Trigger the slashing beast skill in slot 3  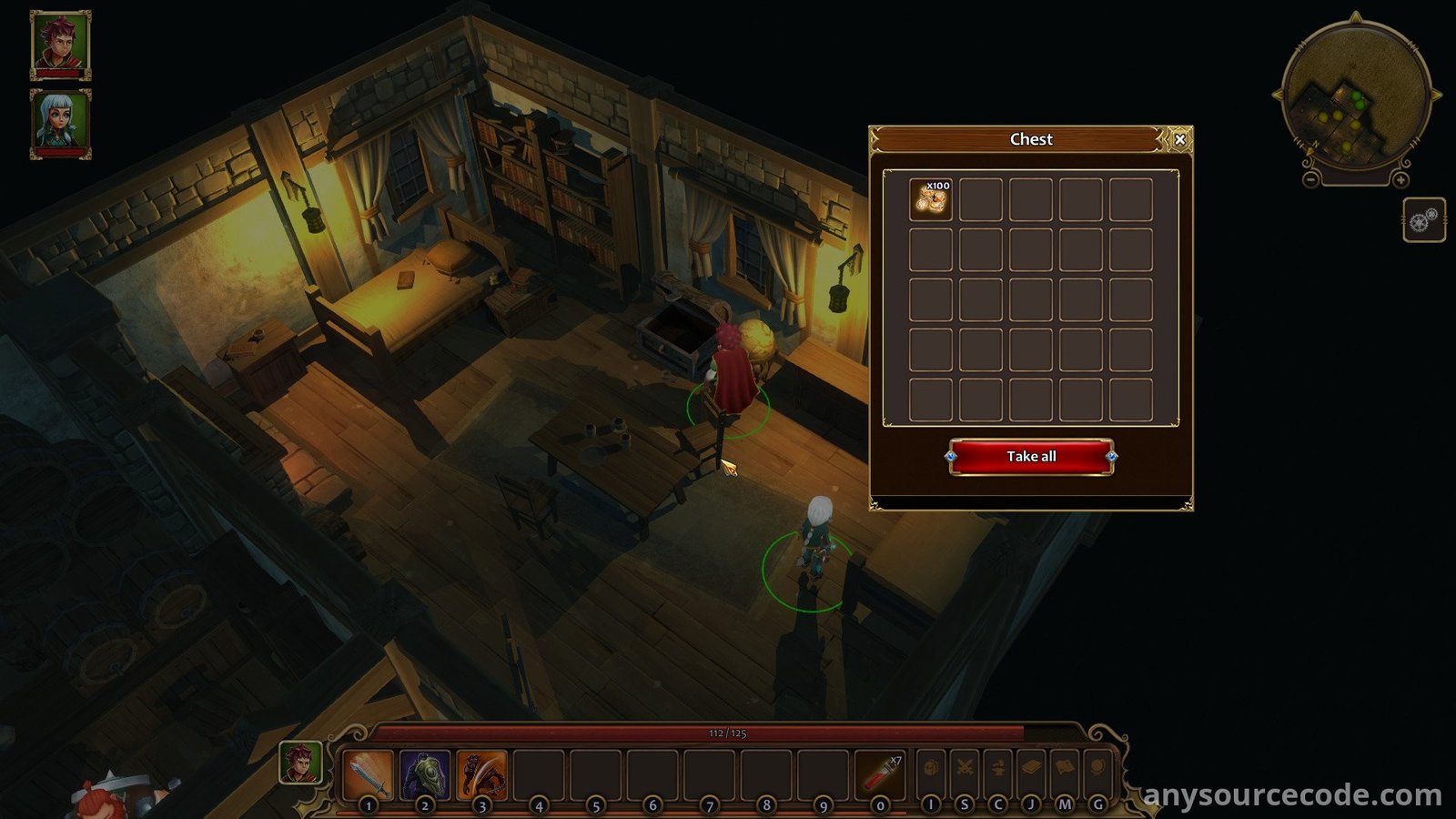[x=481, y=773]
